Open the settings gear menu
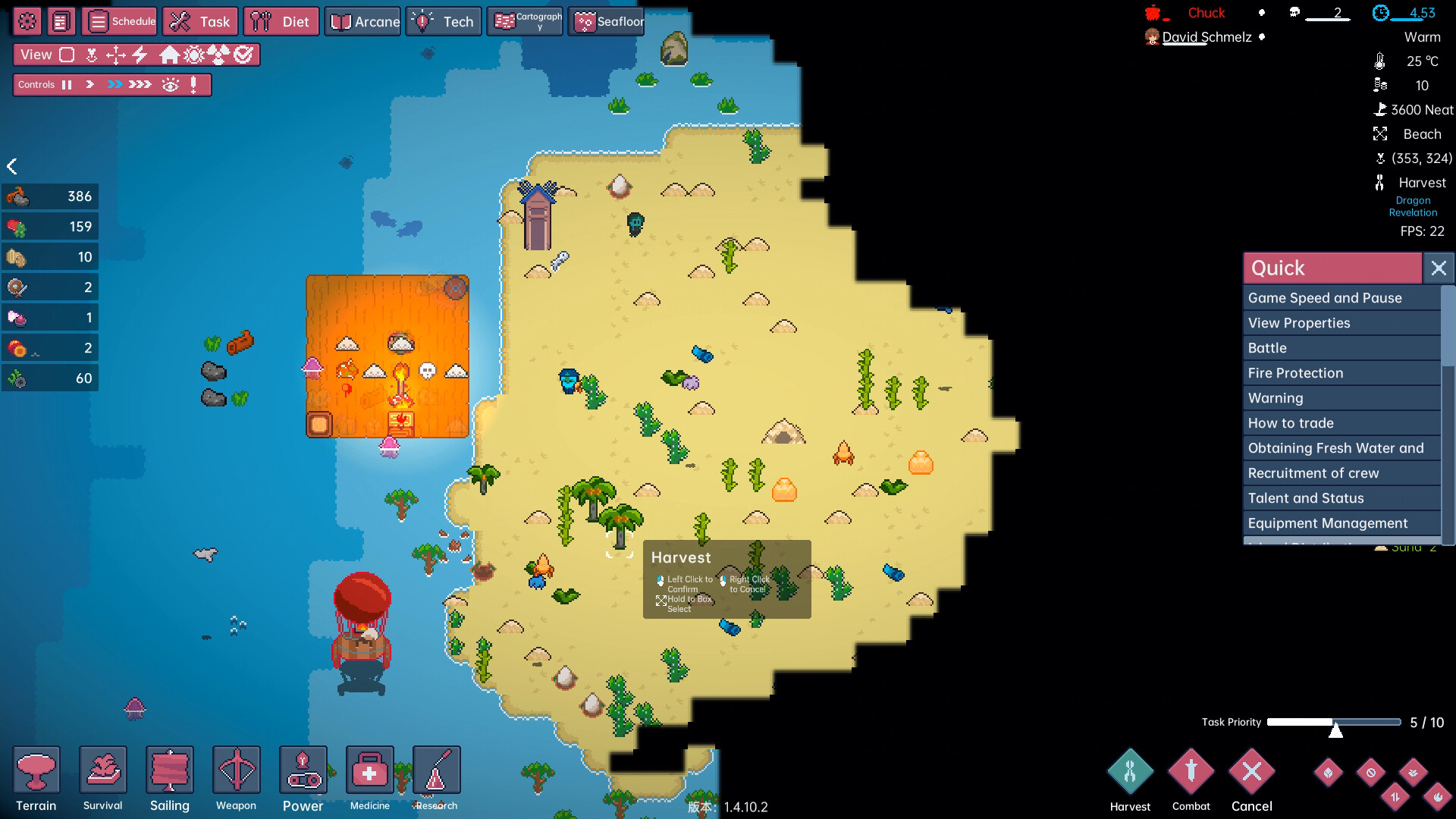The width and height of the screenshot is (1456, 819). pos(27,21)
